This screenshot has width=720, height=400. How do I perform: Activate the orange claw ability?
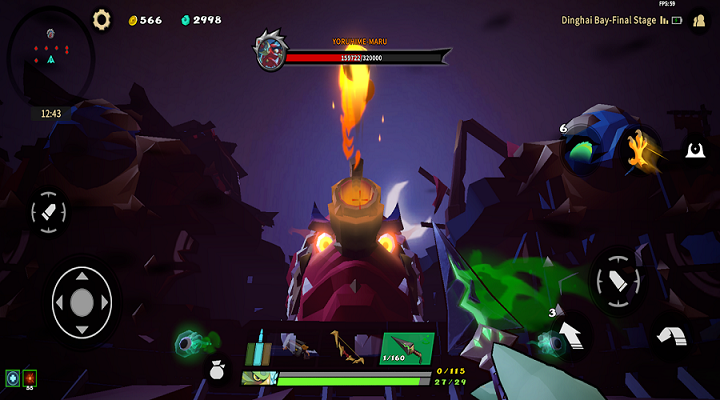635,150
